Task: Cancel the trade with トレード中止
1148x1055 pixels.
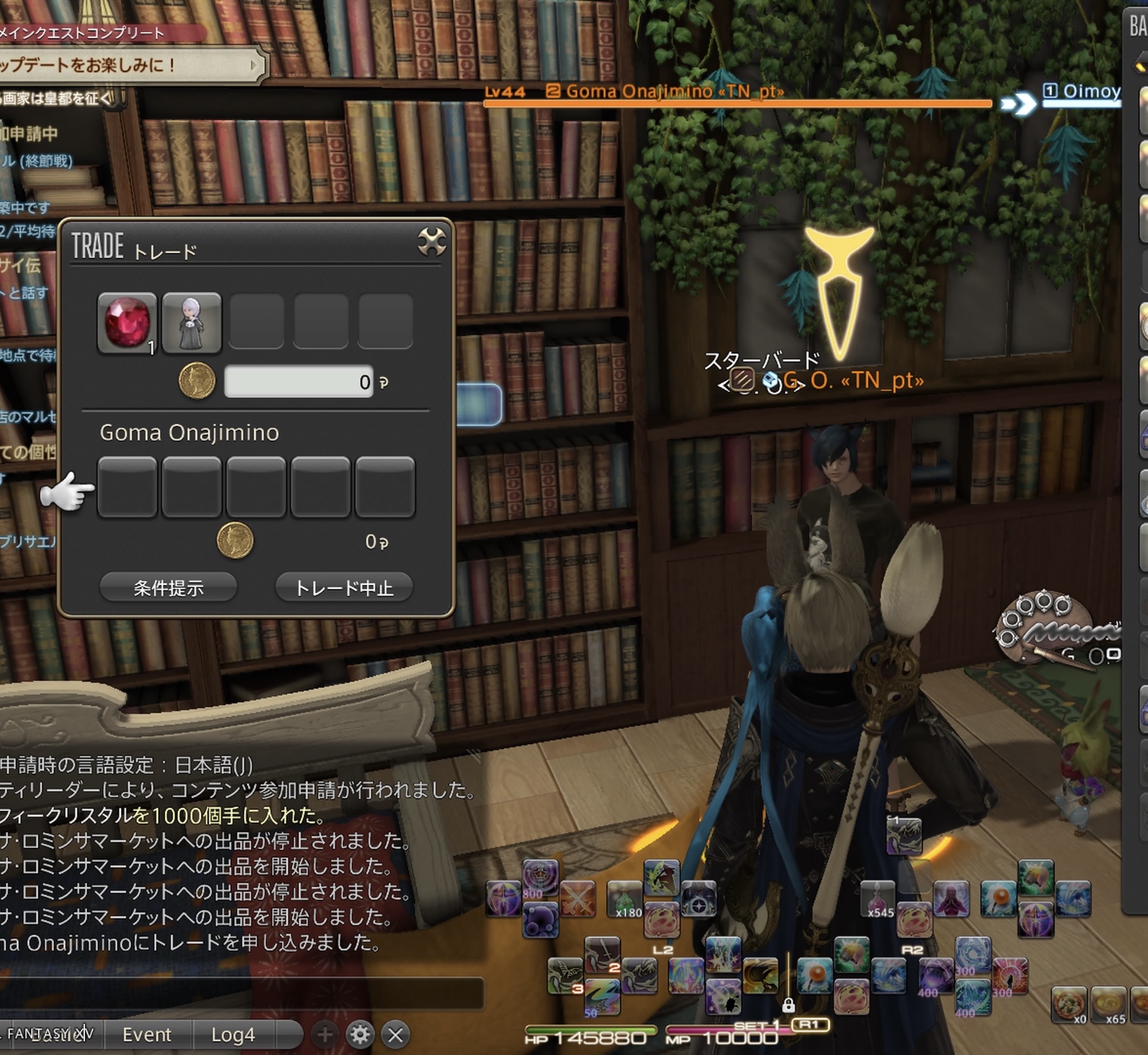Action: [x=344, y=588]
